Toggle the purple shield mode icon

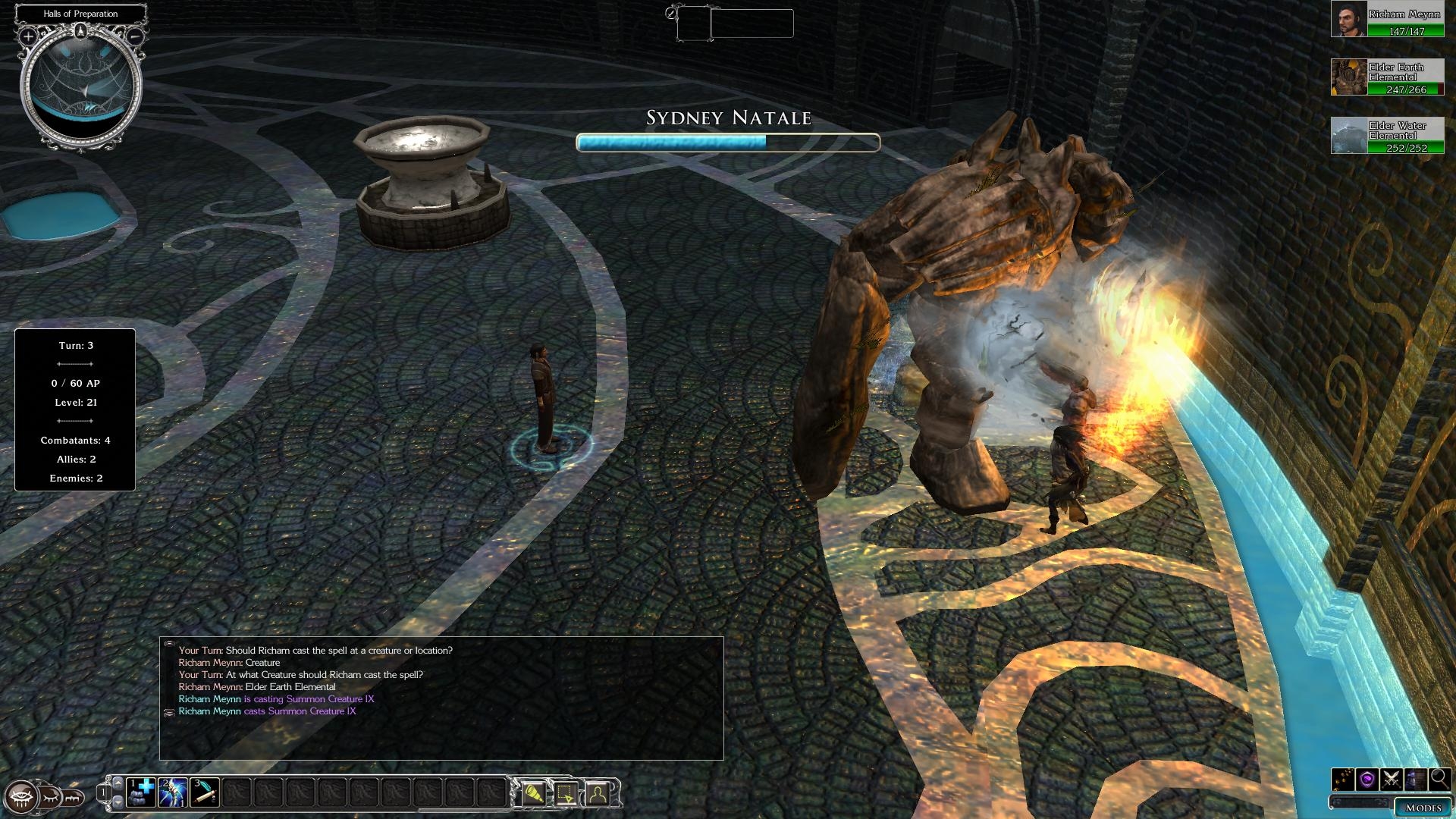(x=1367, y=779)
